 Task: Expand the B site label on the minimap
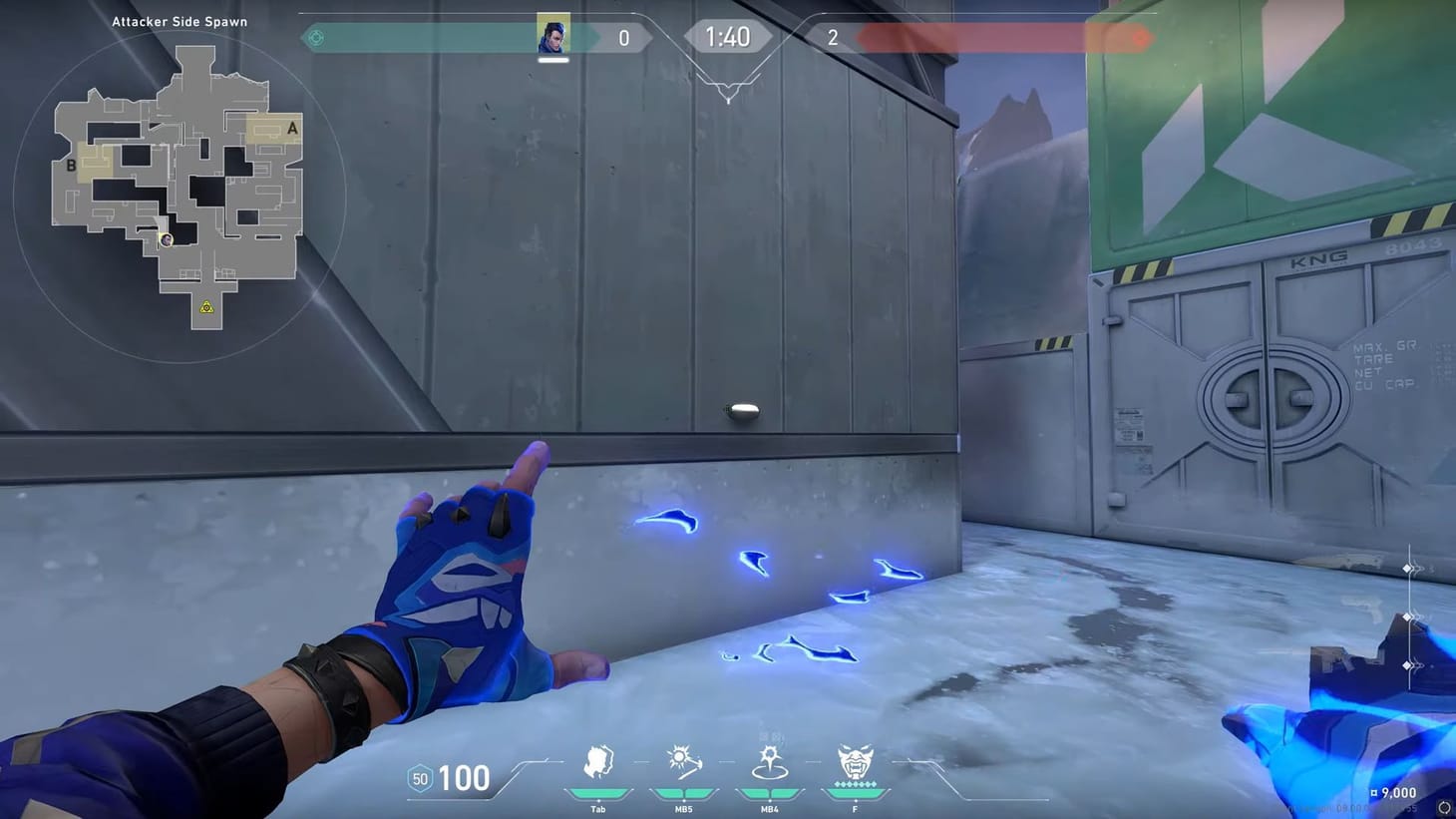point(71,166)
